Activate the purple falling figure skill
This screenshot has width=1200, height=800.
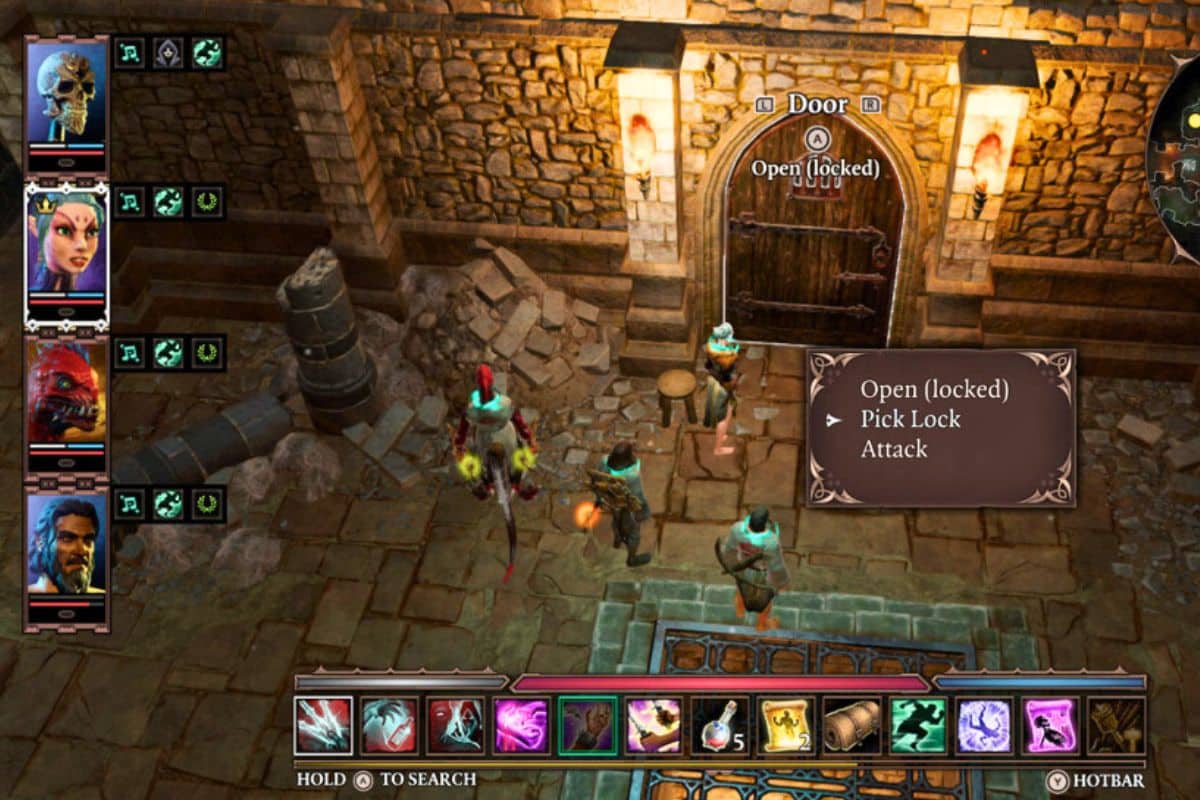[984, 725]
